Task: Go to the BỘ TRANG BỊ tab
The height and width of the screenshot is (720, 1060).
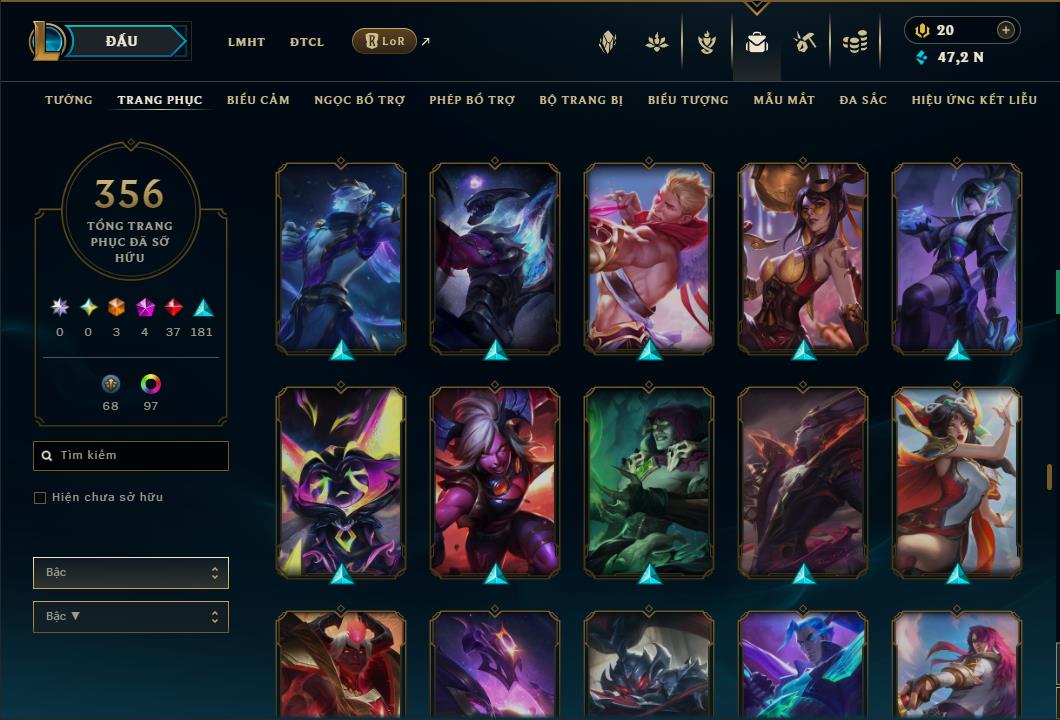Action: tap(581, 100)
